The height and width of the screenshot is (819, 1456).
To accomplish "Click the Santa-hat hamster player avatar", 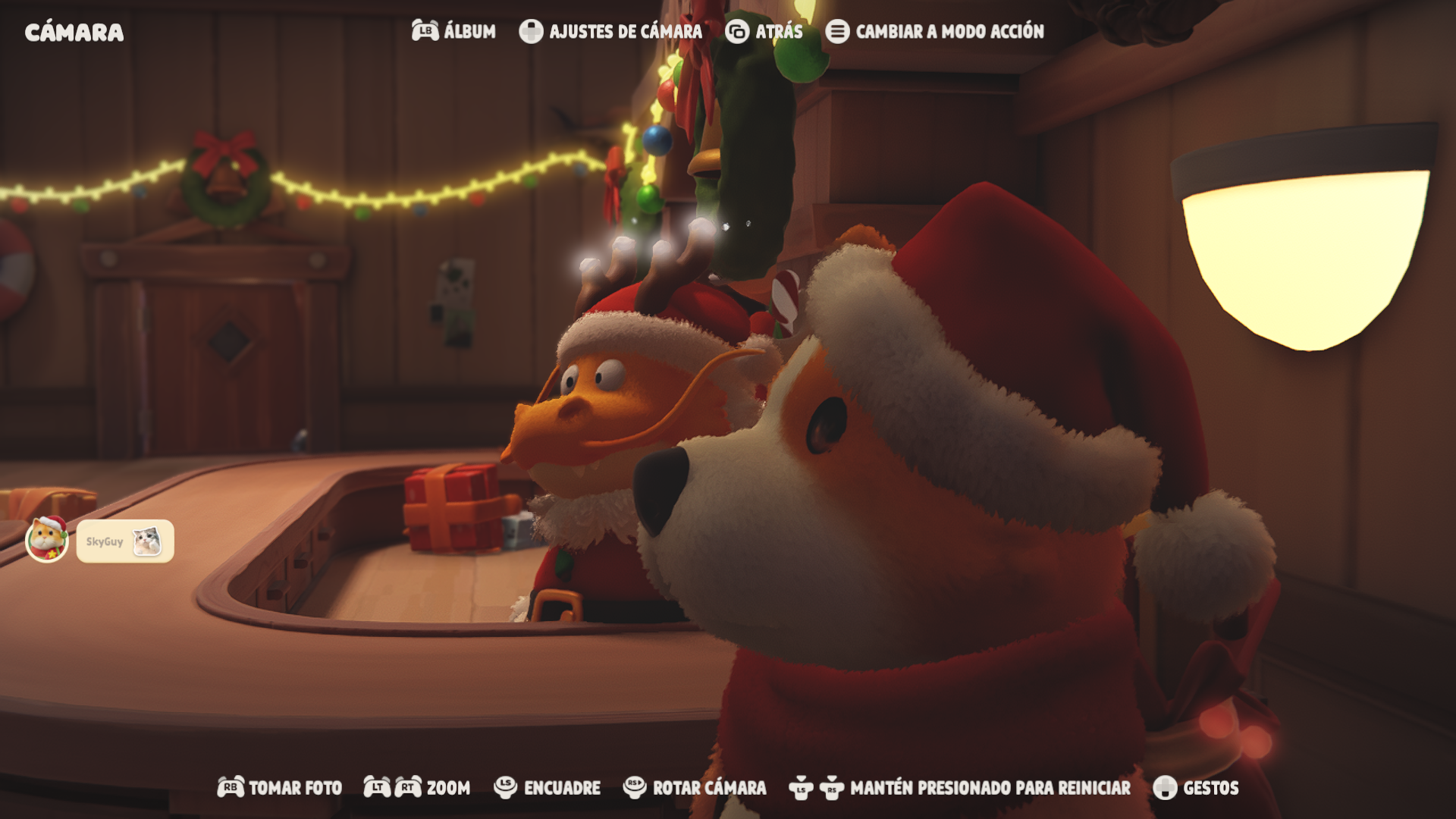I will [x=47, y=539].
